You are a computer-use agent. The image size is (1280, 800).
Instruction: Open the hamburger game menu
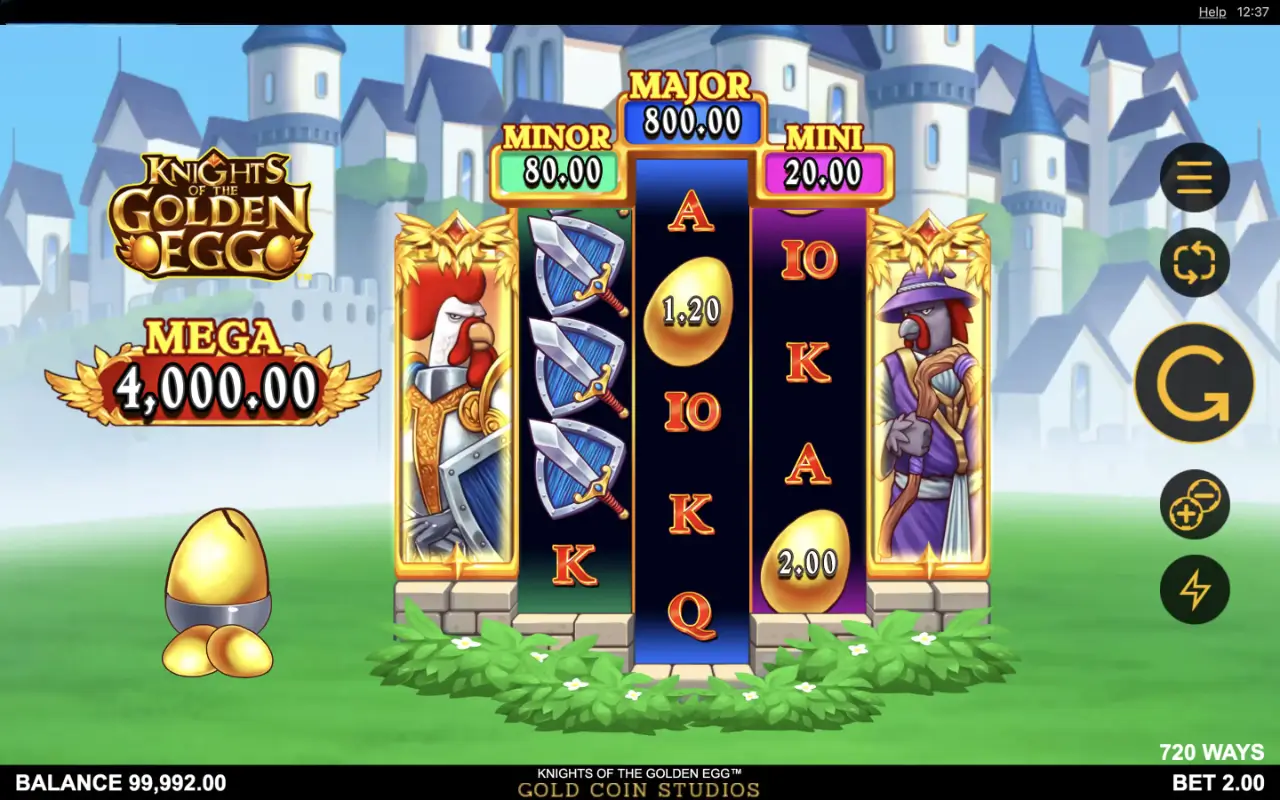point(1193,177)
